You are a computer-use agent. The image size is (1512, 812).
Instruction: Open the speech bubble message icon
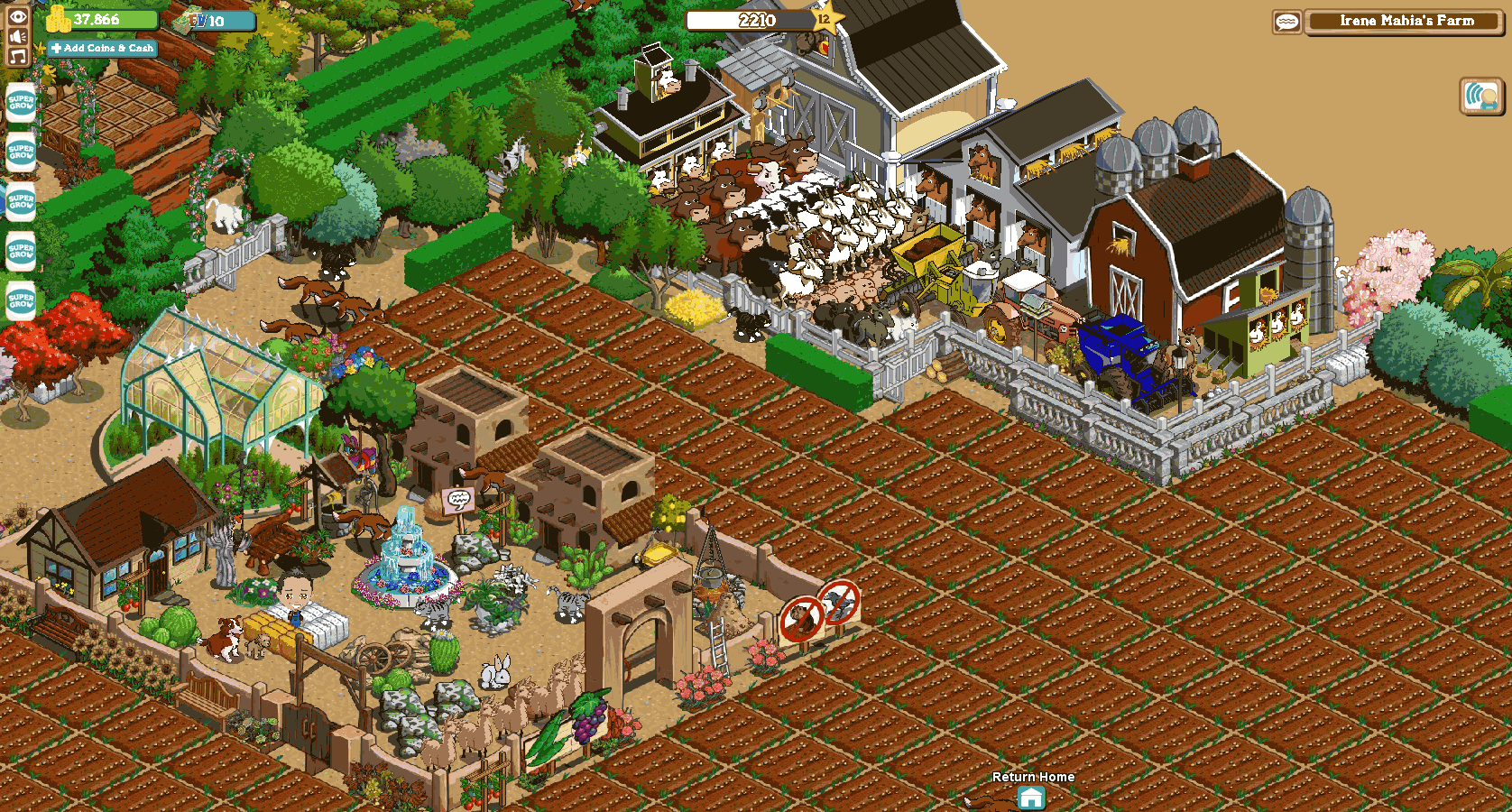1287,22
